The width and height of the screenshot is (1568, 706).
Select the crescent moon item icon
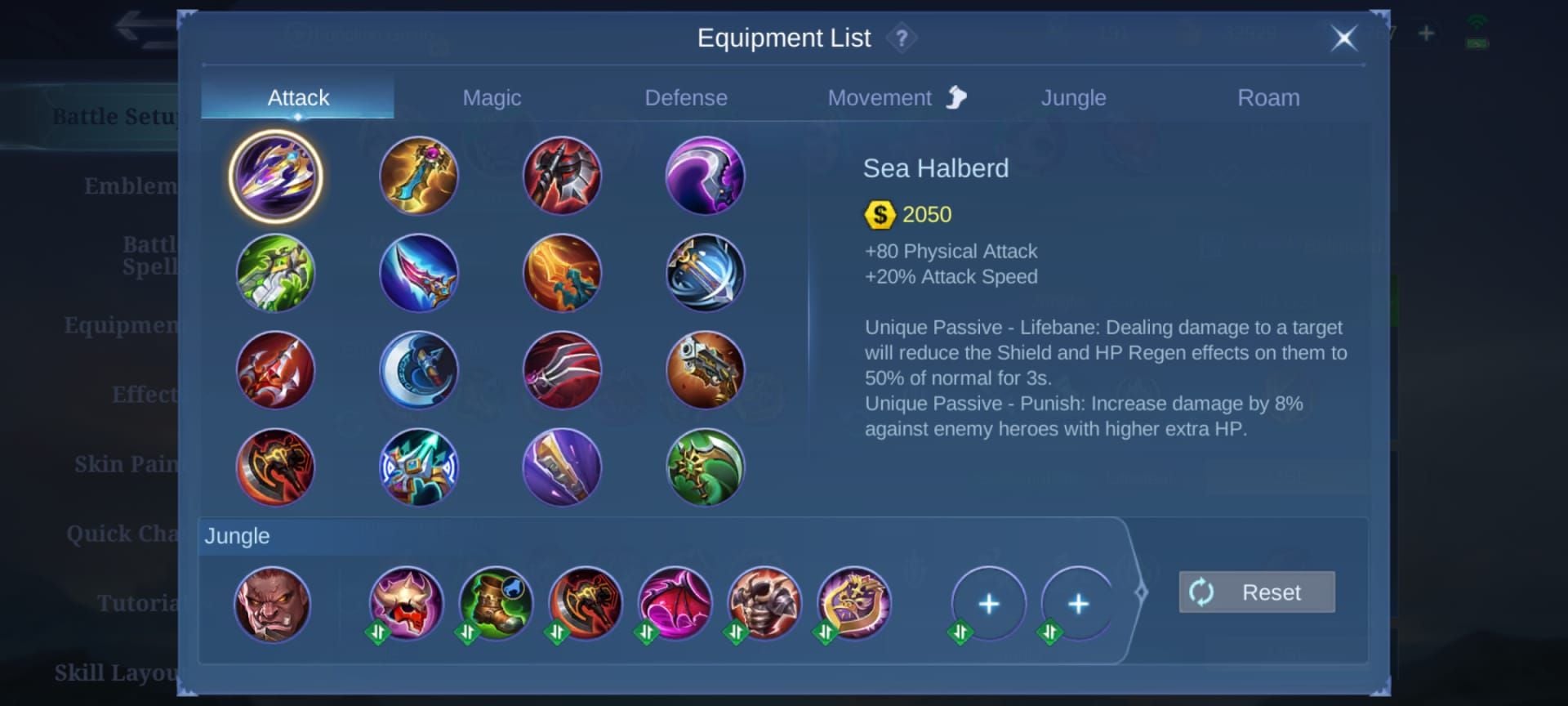[419, 370]
